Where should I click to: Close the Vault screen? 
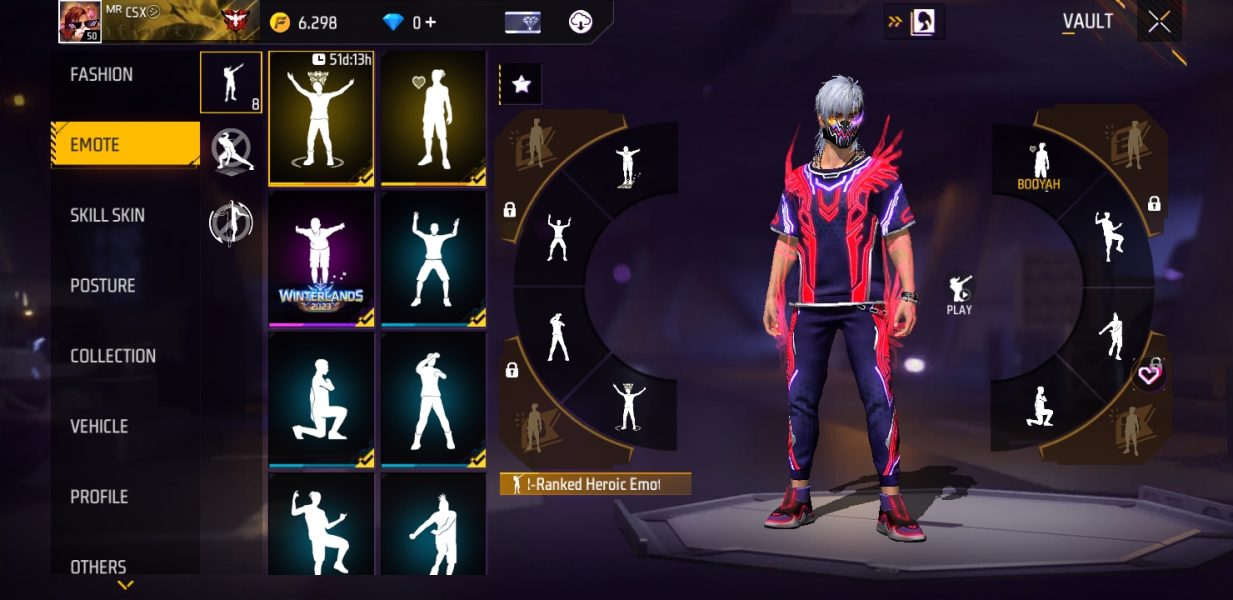point(1159,22)
